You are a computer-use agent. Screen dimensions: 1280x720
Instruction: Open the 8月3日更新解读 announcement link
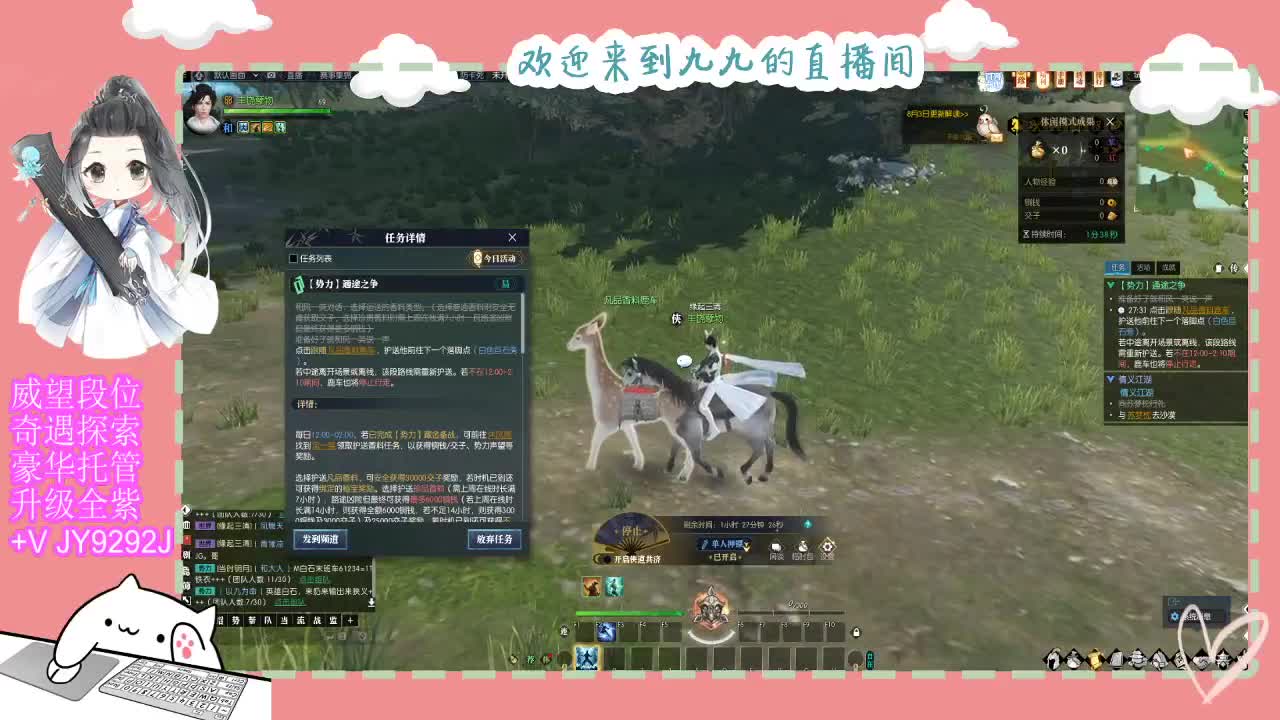point(937,114)
